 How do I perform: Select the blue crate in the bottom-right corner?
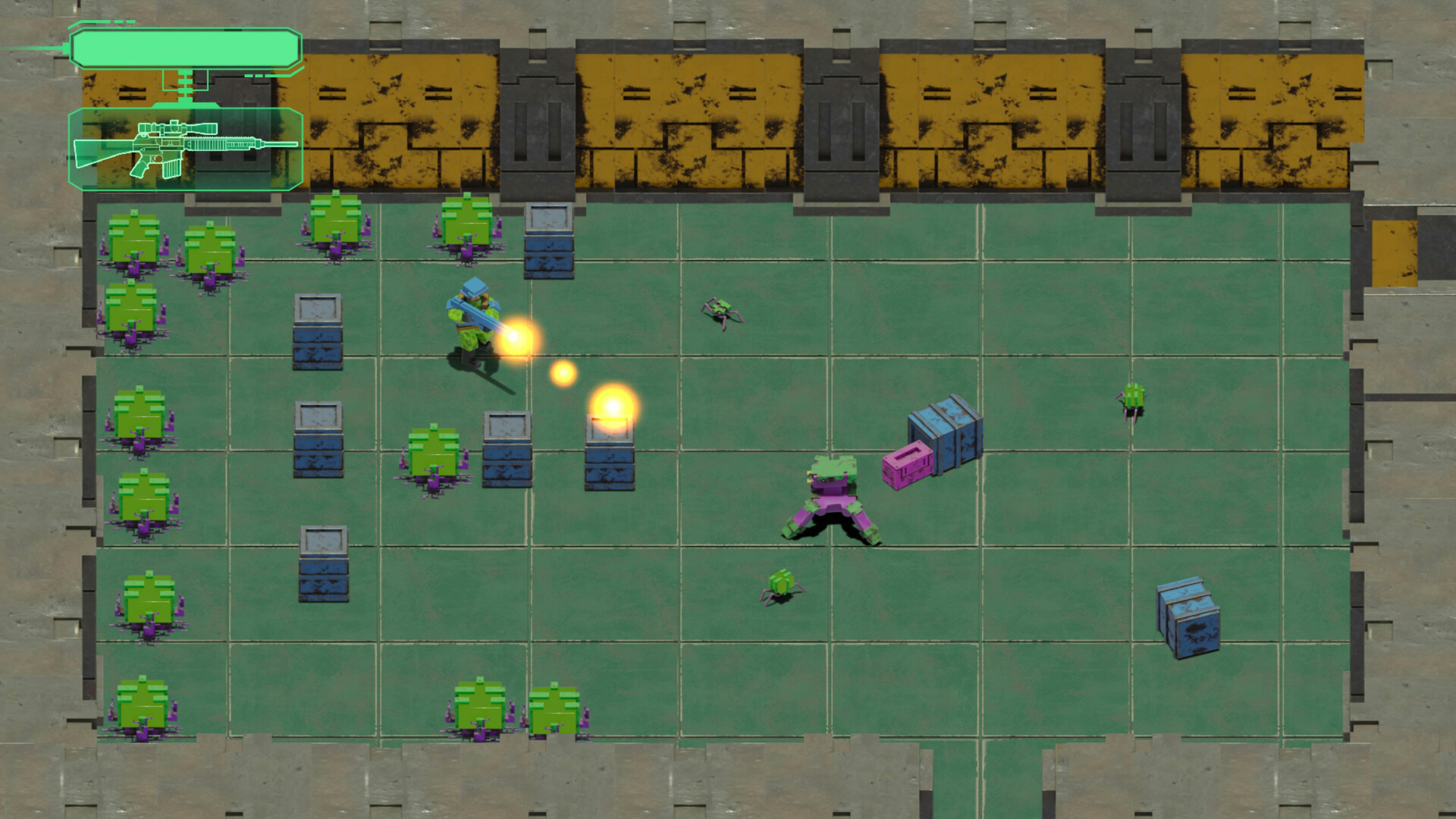1189,618
